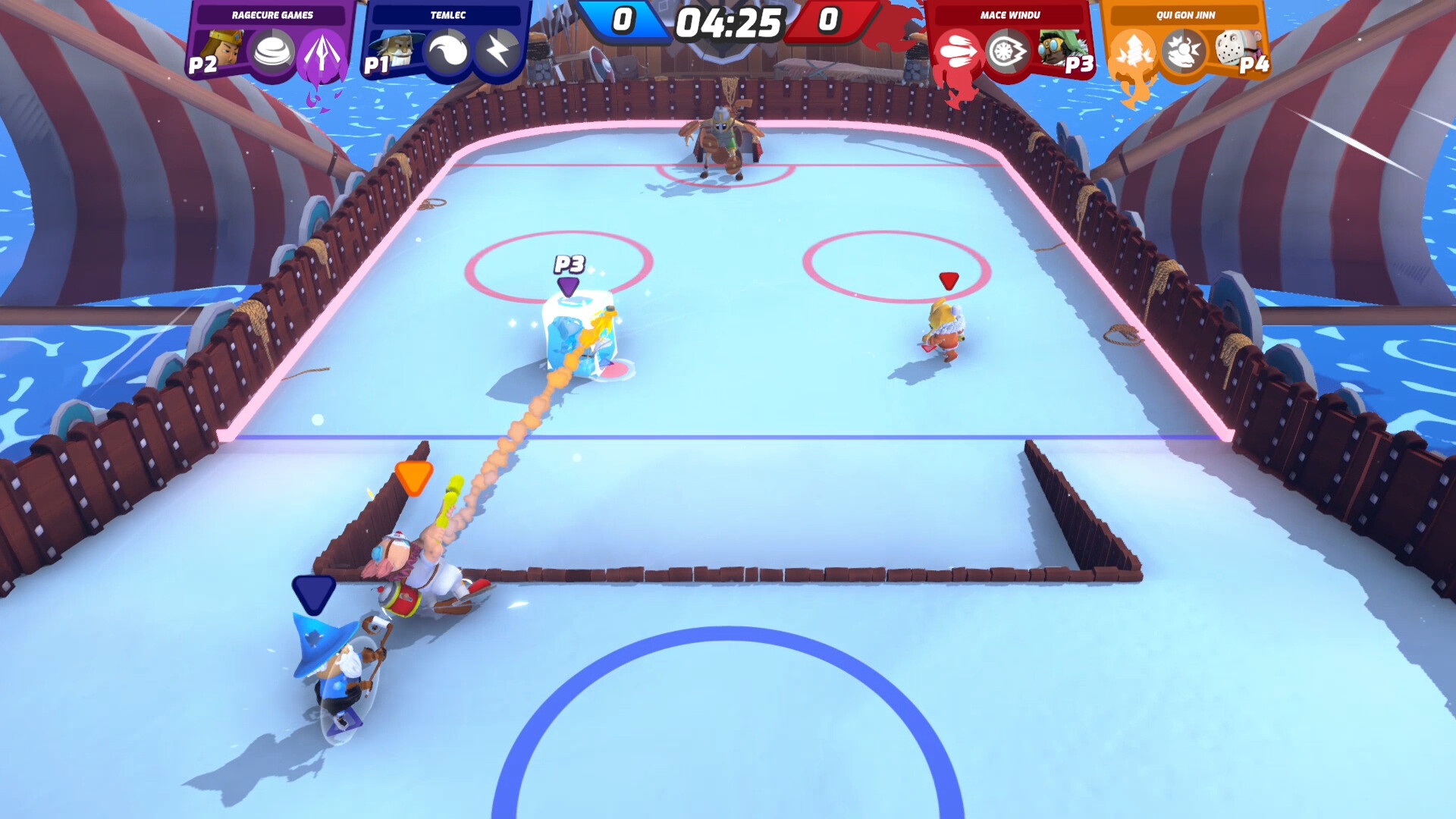Click Qui Gon Jinn's hockey mask portrait
1456x819 pixels.
(1234, 48)
